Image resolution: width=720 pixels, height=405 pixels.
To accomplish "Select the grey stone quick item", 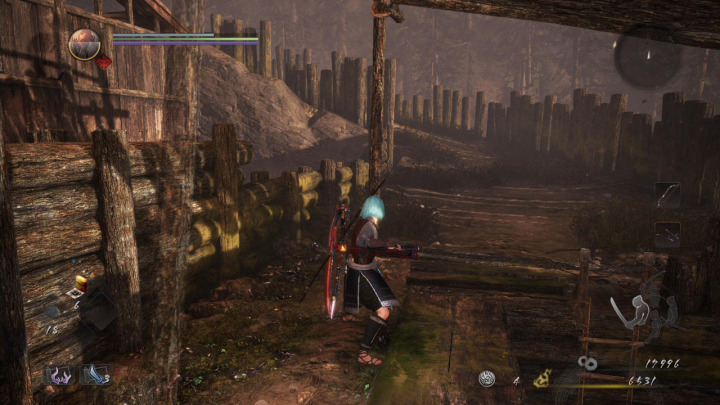I will 53,311.
